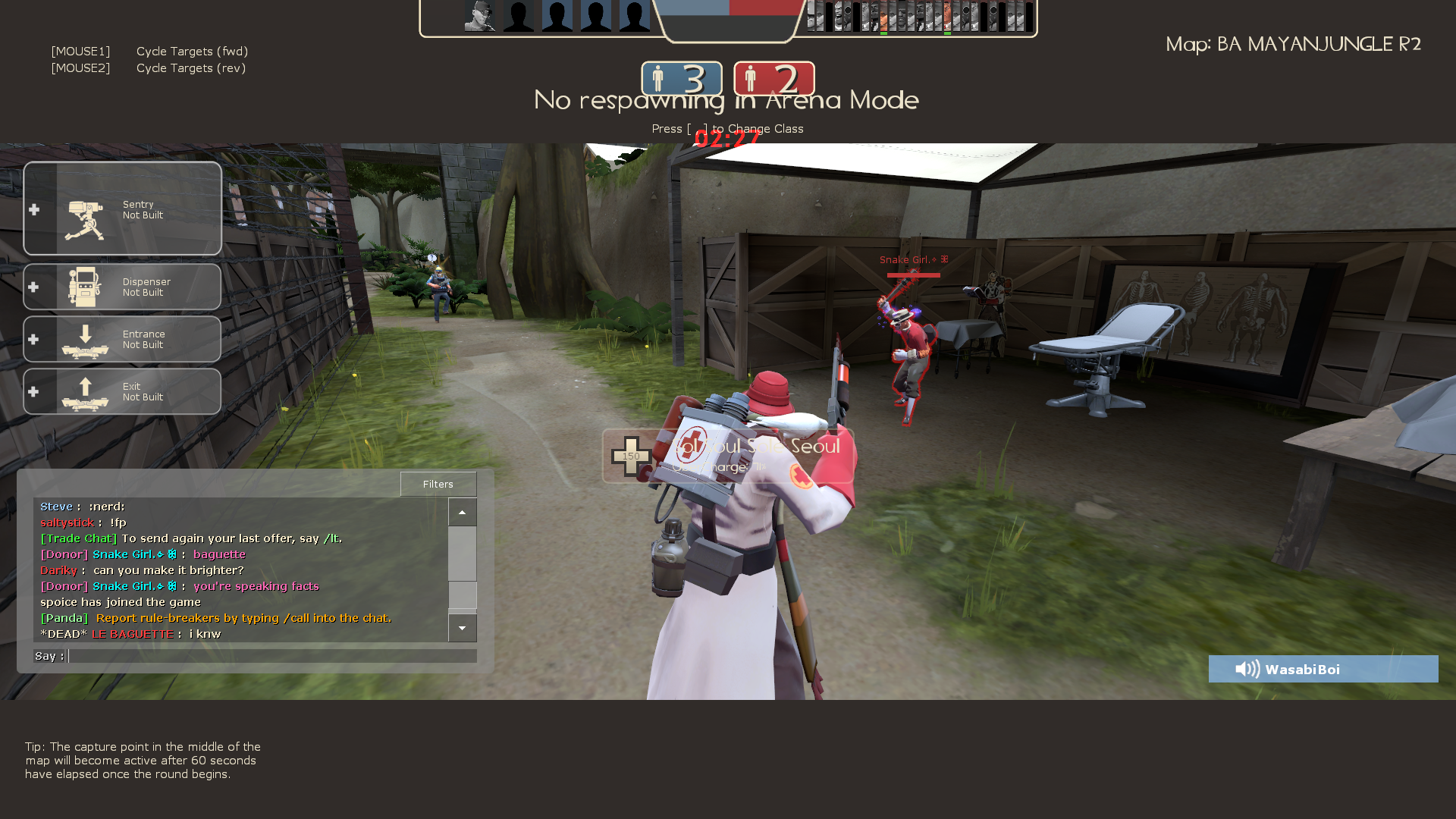The width and height of the screenshot is (1456, 819).
Task: Click the RED team player-count person icon
Action: tap(752, 78)
